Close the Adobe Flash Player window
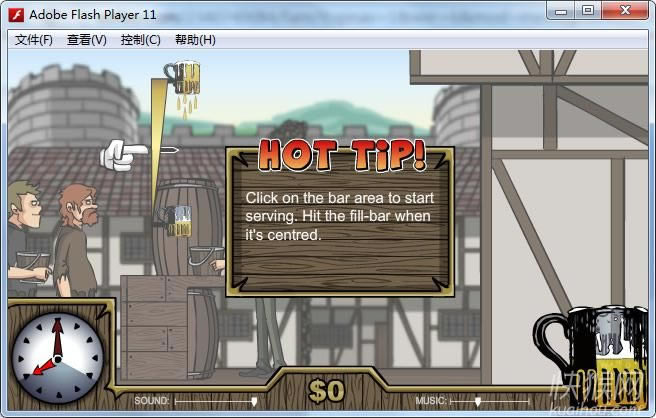656x418 pixels. click(625, 11)
